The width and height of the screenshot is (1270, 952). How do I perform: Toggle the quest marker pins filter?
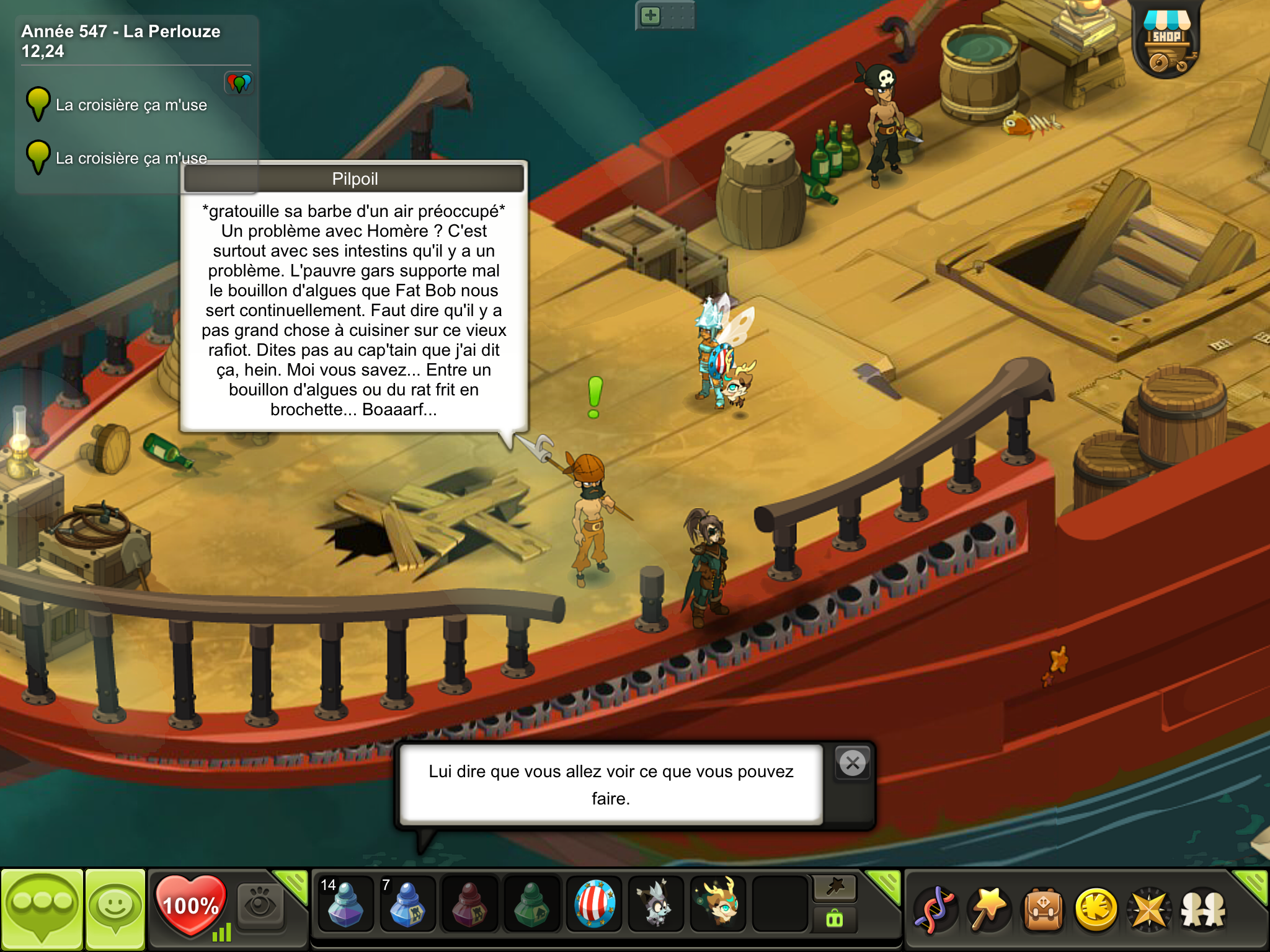click(x=239, y=82)
